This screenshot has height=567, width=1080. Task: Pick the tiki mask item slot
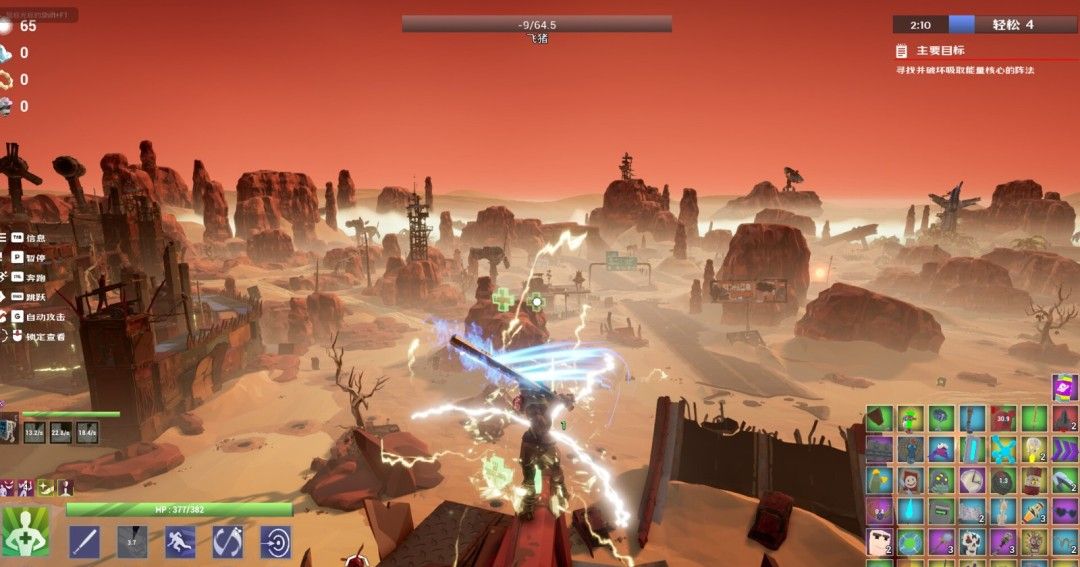(x=1033, y=542)
